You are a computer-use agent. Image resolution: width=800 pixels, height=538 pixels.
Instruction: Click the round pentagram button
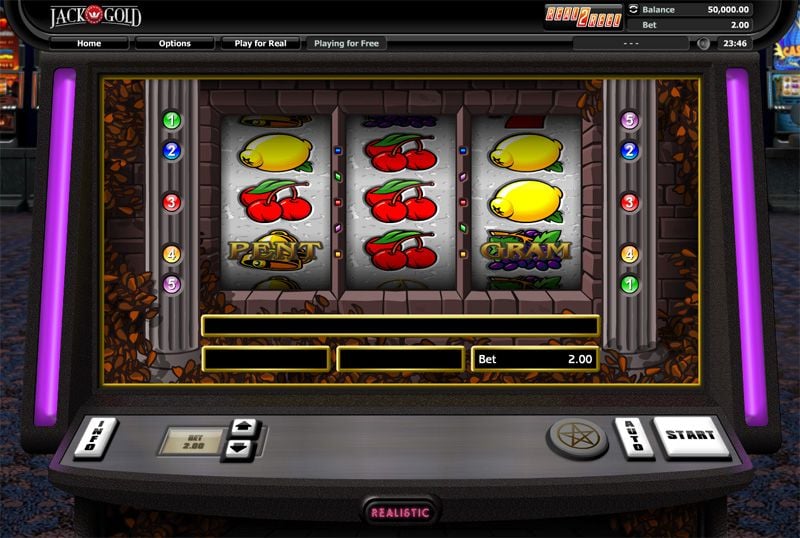coord(578,438)
